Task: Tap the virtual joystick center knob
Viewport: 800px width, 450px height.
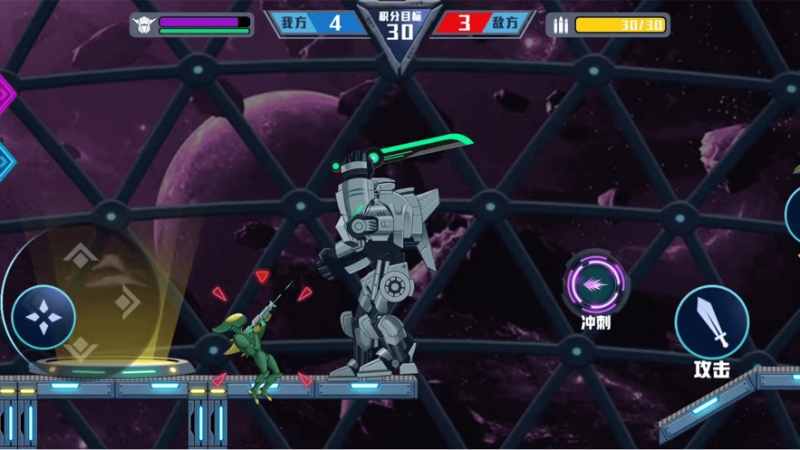Action: [44, 317]
